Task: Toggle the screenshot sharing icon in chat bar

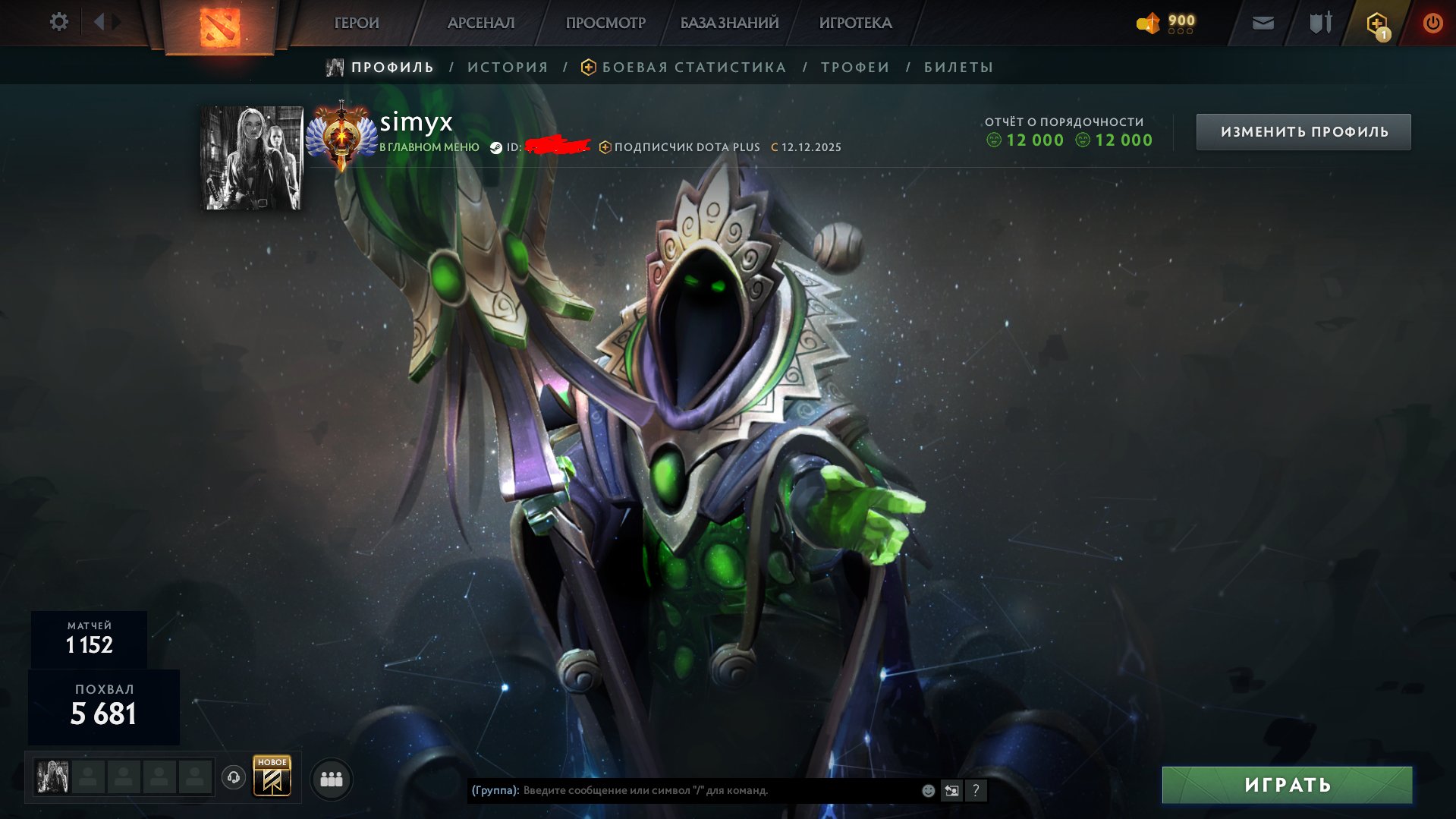Action: click(x=951, y=791)
